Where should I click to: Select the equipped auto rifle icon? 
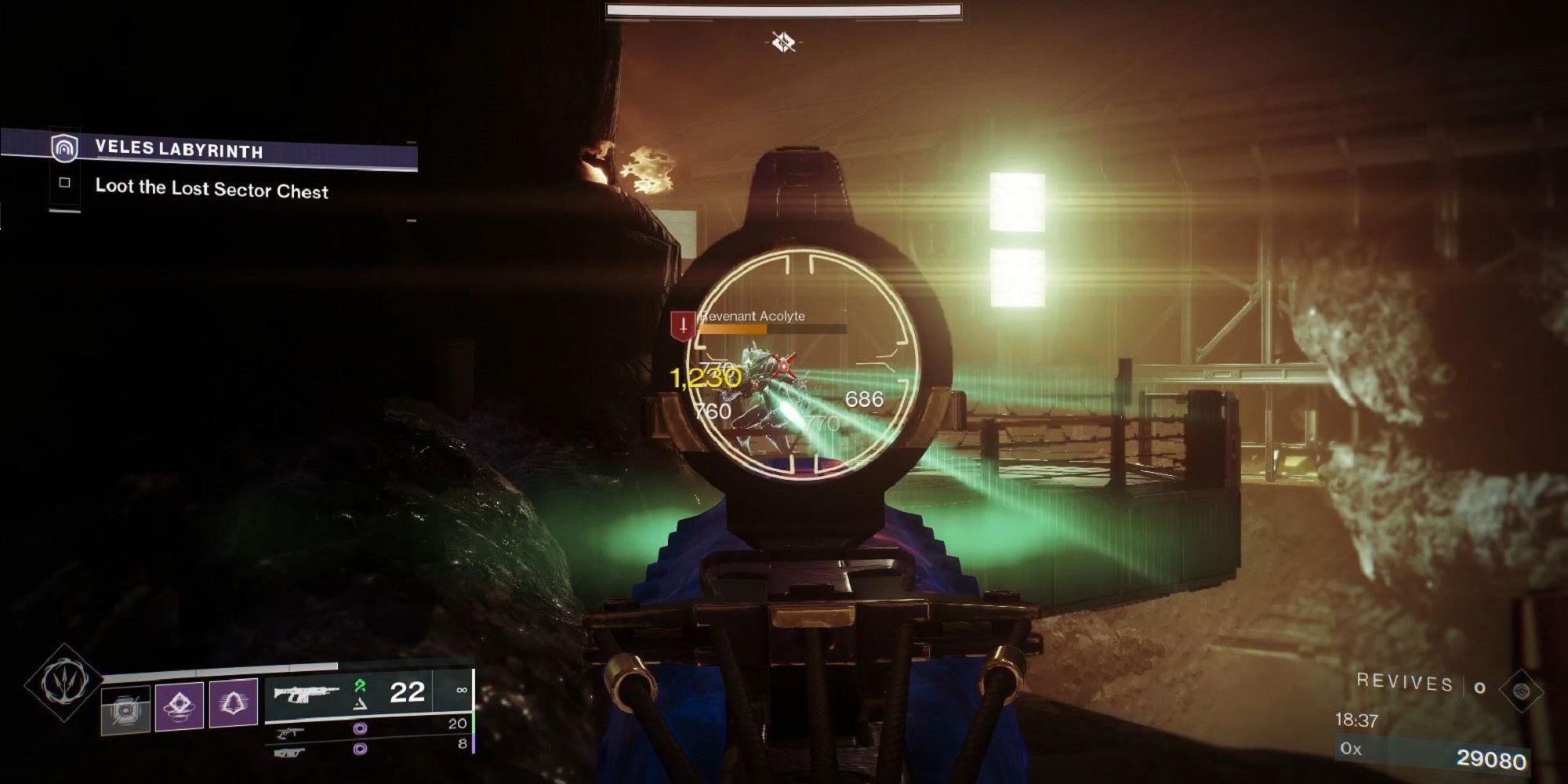click(x=307, y=692)
